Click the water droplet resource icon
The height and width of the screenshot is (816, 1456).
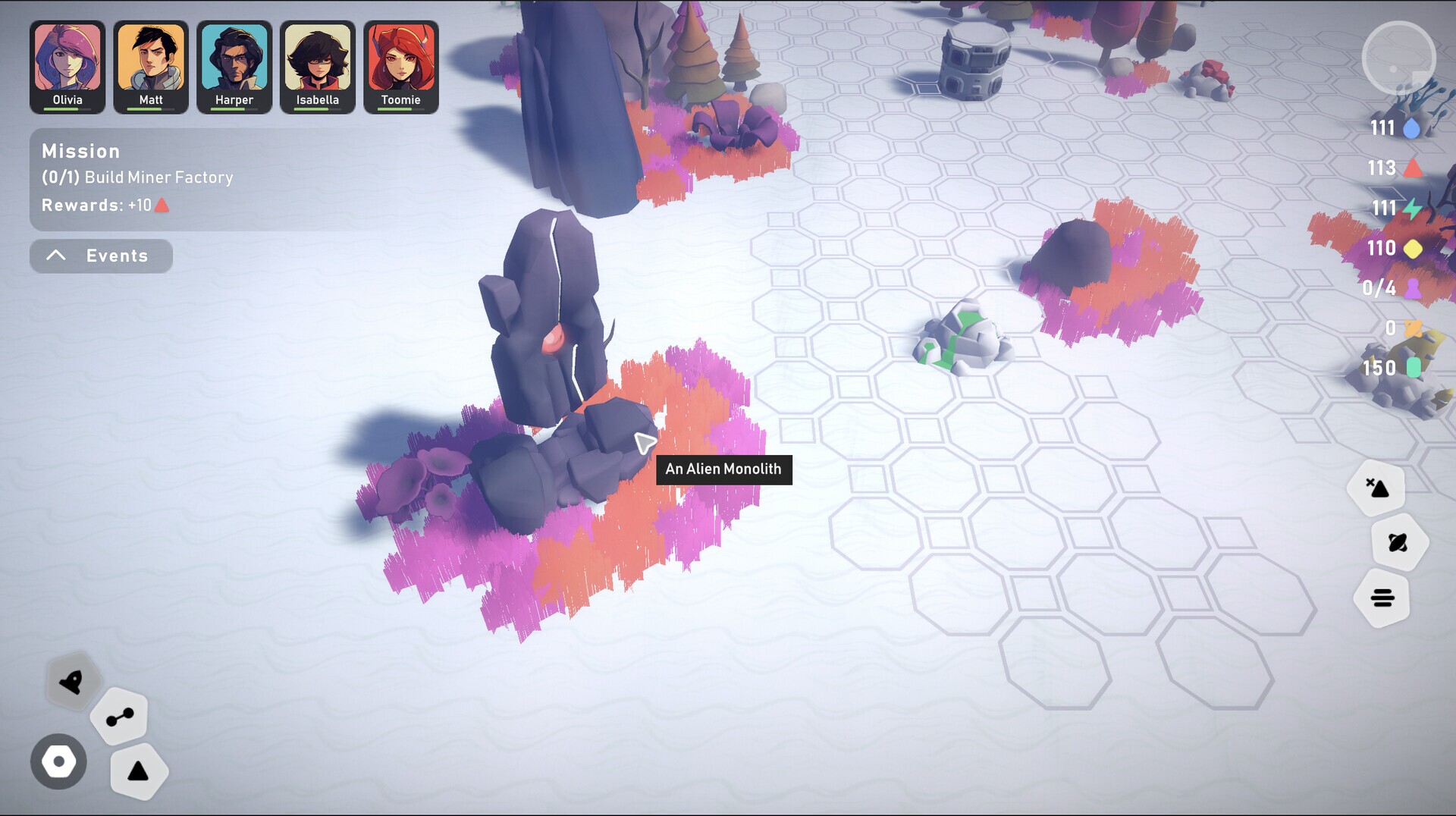pos(1412,128)
